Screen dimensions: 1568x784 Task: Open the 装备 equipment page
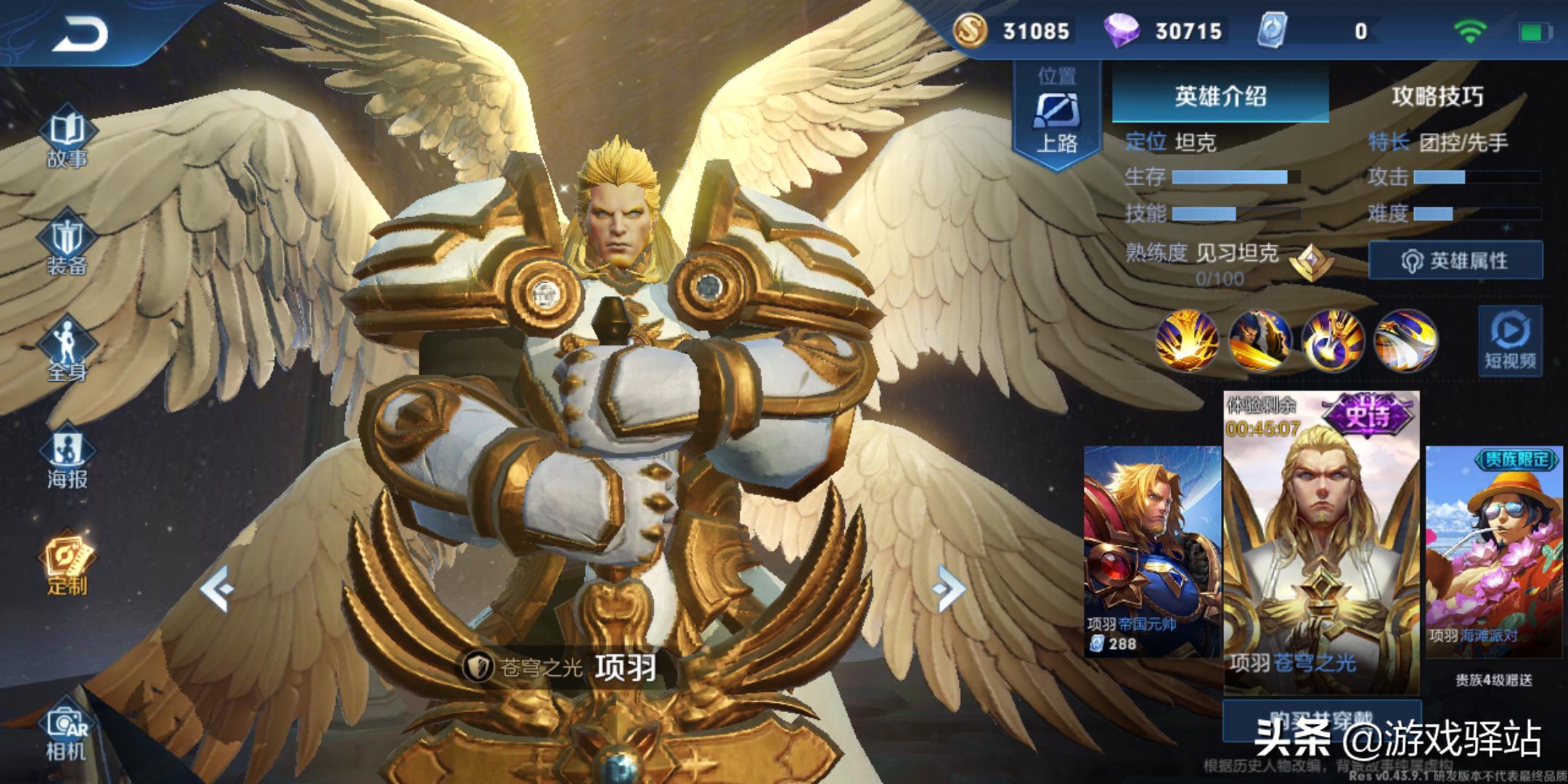[x=67, y=245]
